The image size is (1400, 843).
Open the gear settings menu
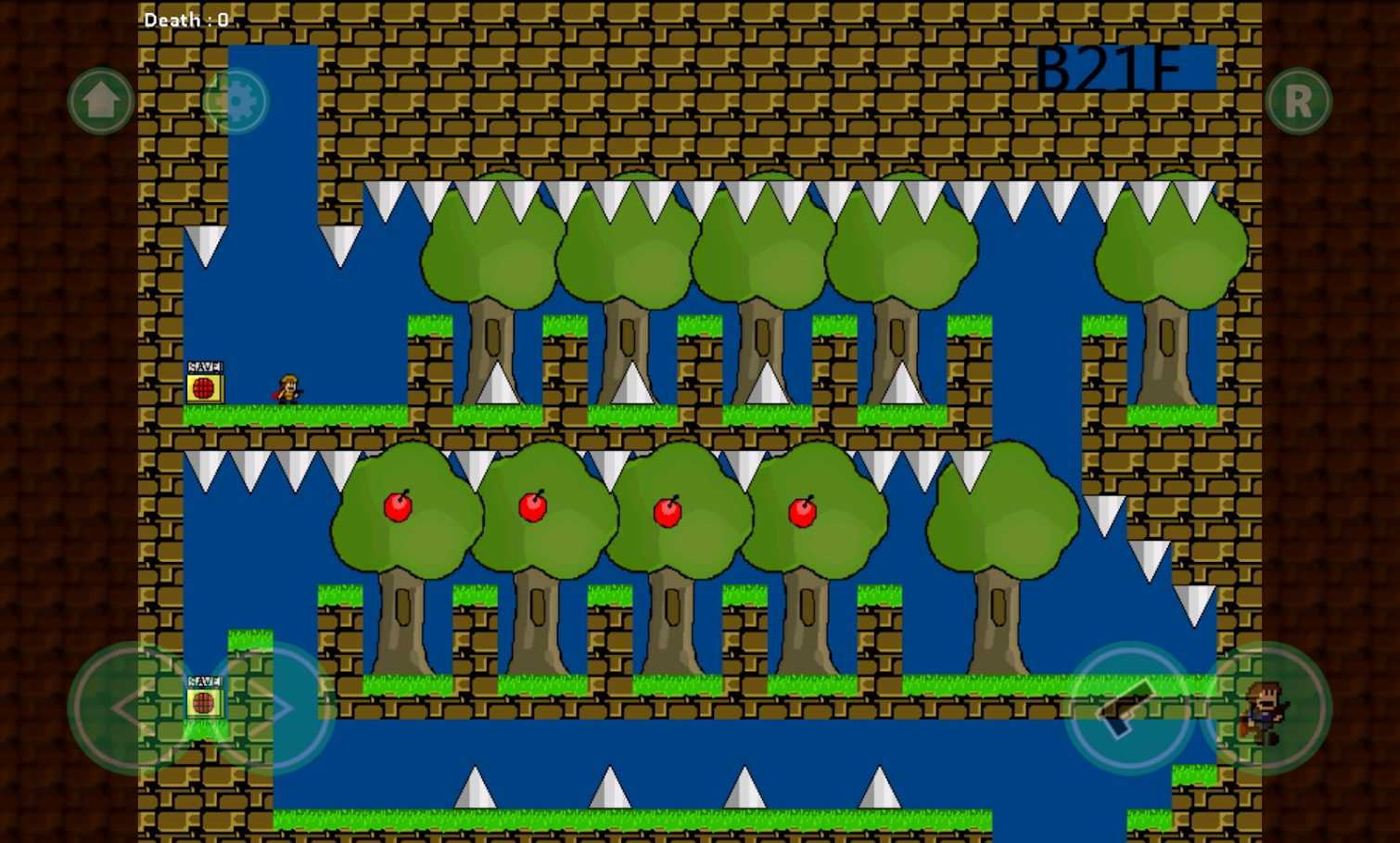[235, 100]
